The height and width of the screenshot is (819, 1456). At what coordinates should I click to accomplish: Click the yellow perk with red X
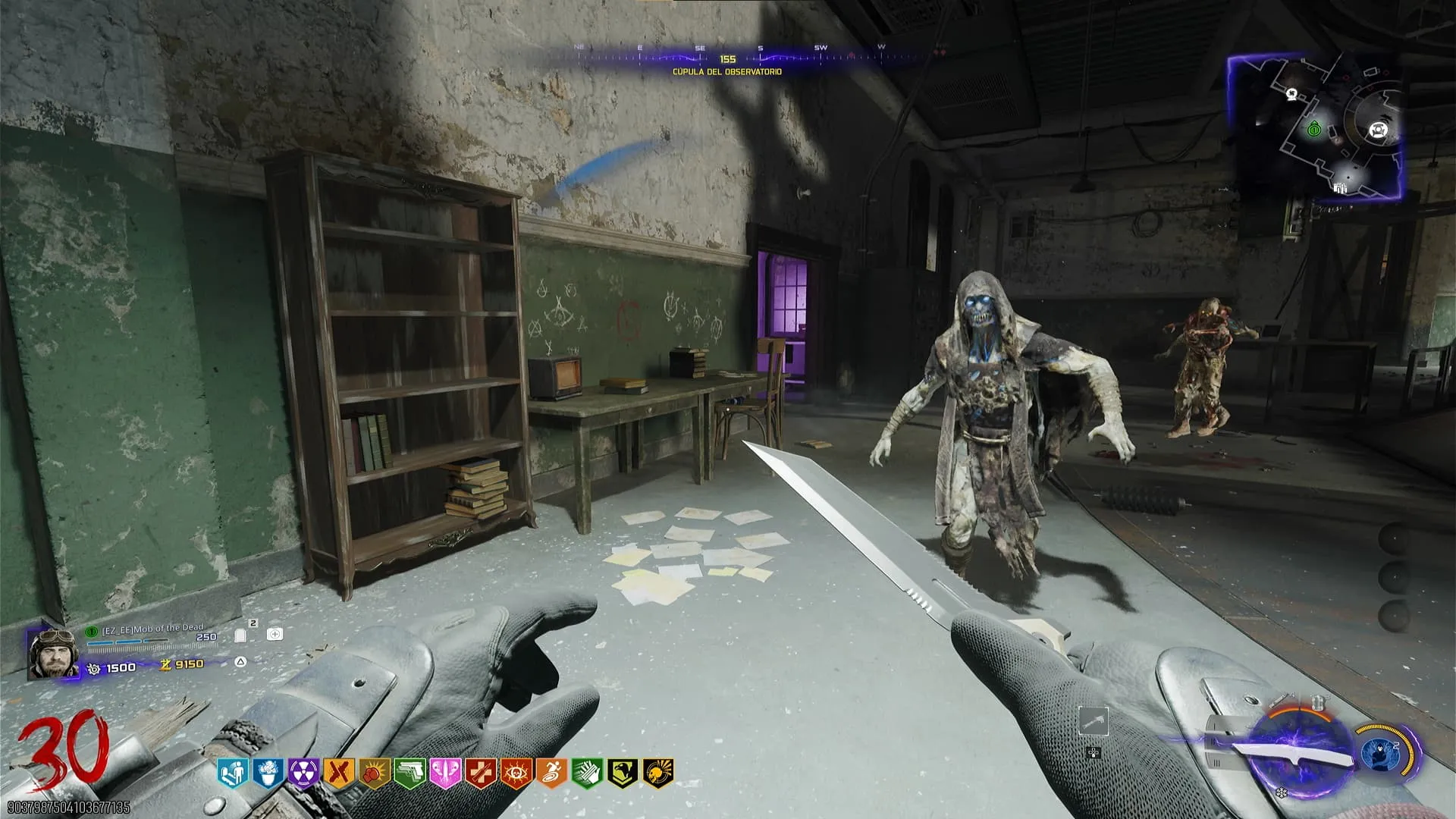338,773
